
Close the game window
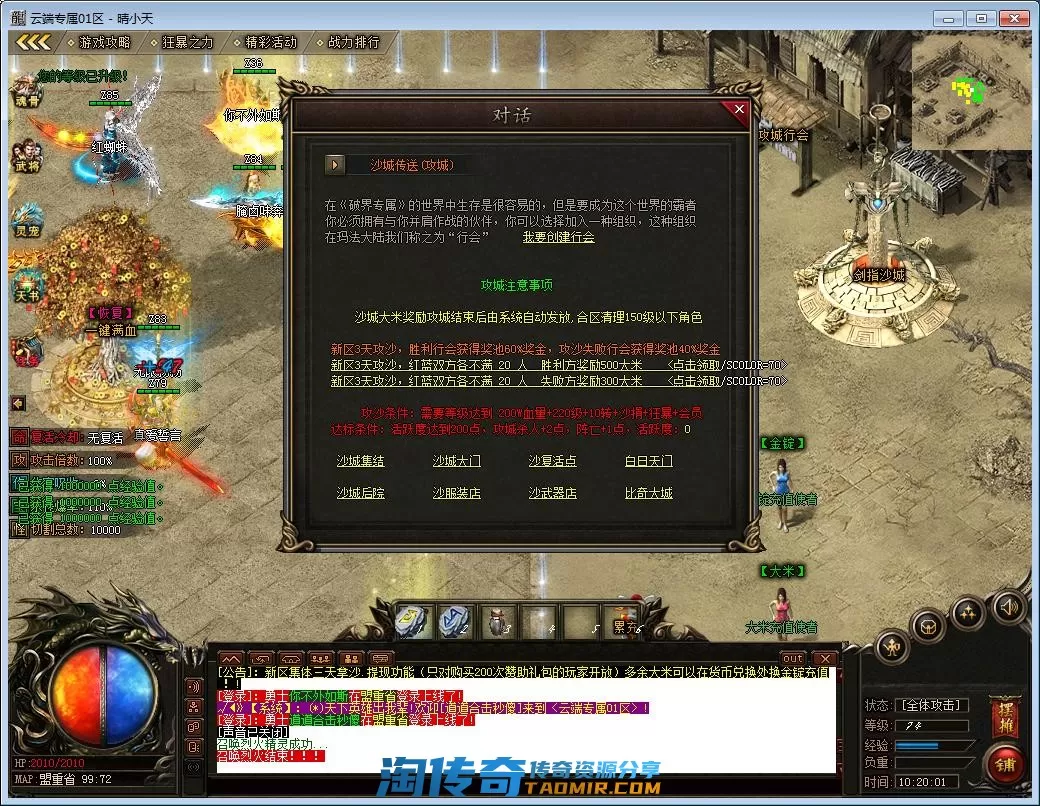1014,18
